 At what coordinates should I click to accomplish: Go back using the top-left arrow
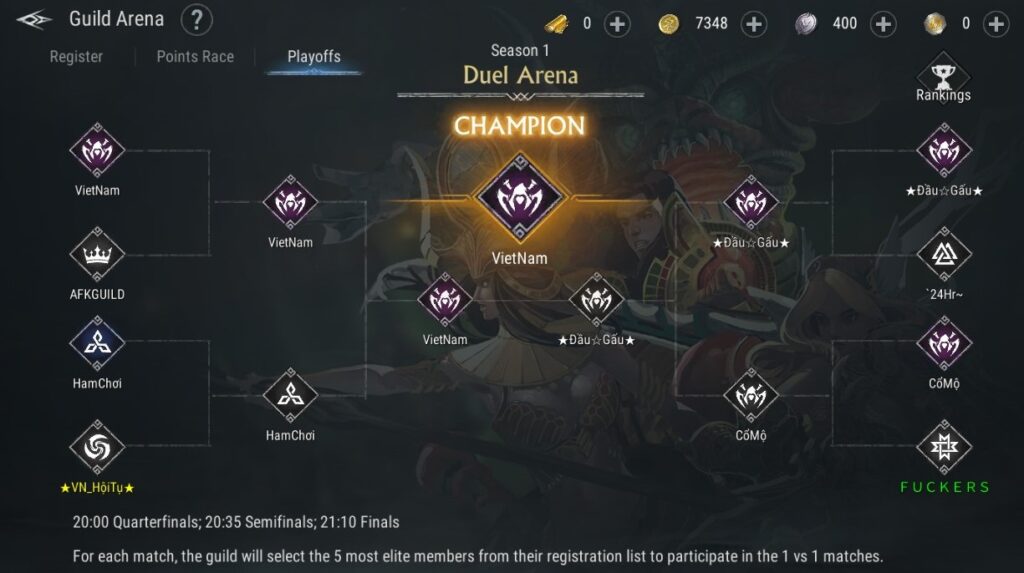tap(34, 19)
